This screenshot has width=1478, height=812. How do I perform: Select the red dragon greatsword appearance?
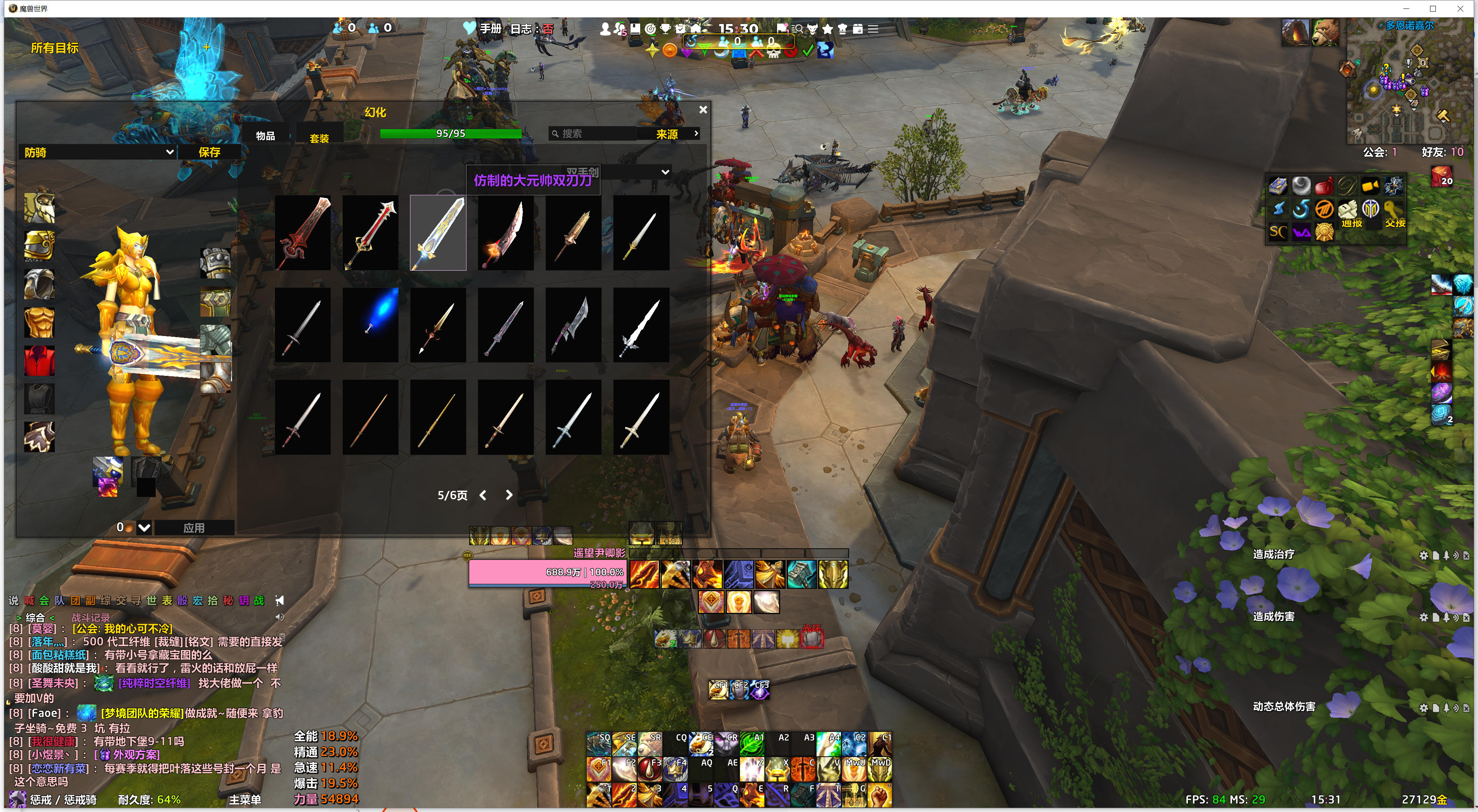tap(303, 233)
